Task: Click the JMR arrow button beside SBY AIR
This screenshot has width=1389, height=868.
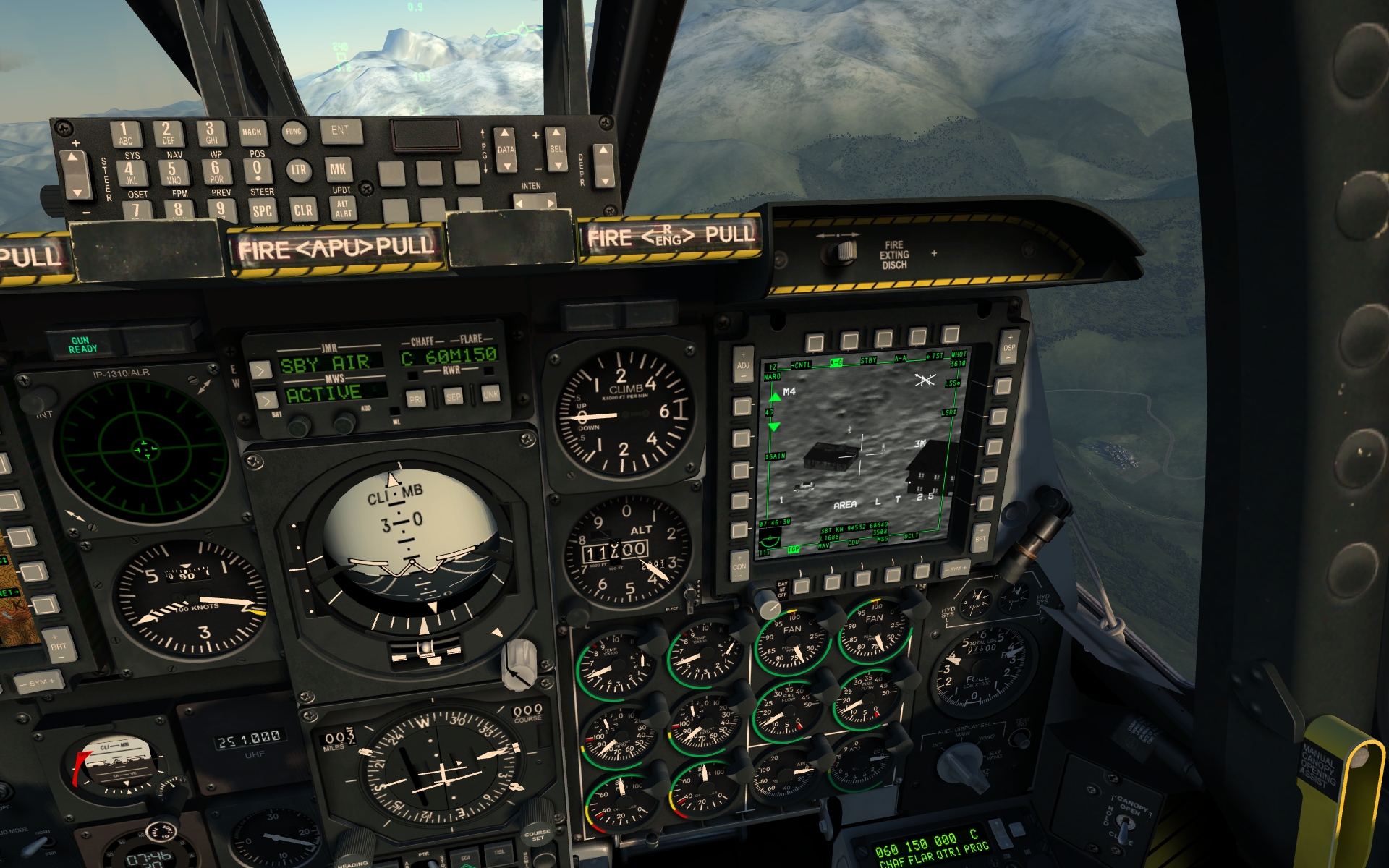Action: (x=260, y=370)
